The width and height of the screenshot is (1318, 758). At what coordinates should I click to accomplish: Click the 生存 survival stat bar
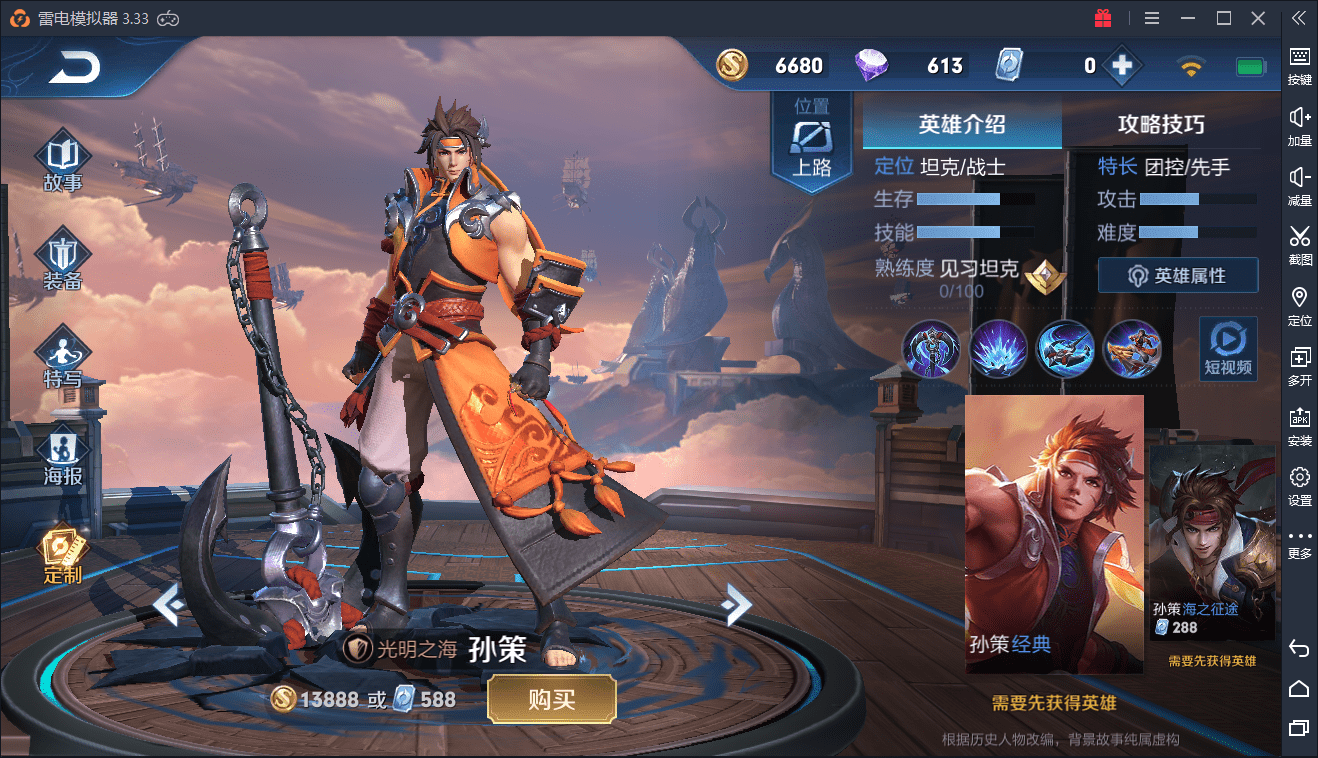pos(961,198)
